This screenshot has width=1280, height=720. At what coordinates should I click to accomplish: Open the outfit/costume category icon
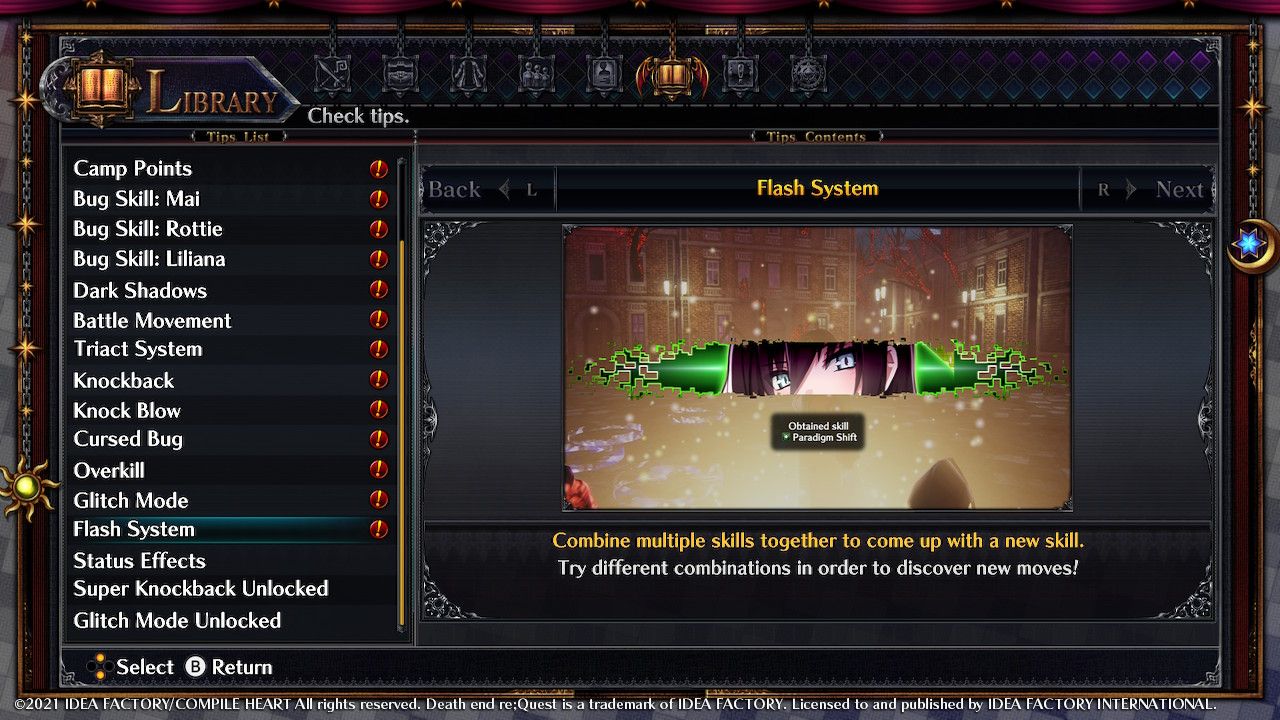tap(467, 75)
